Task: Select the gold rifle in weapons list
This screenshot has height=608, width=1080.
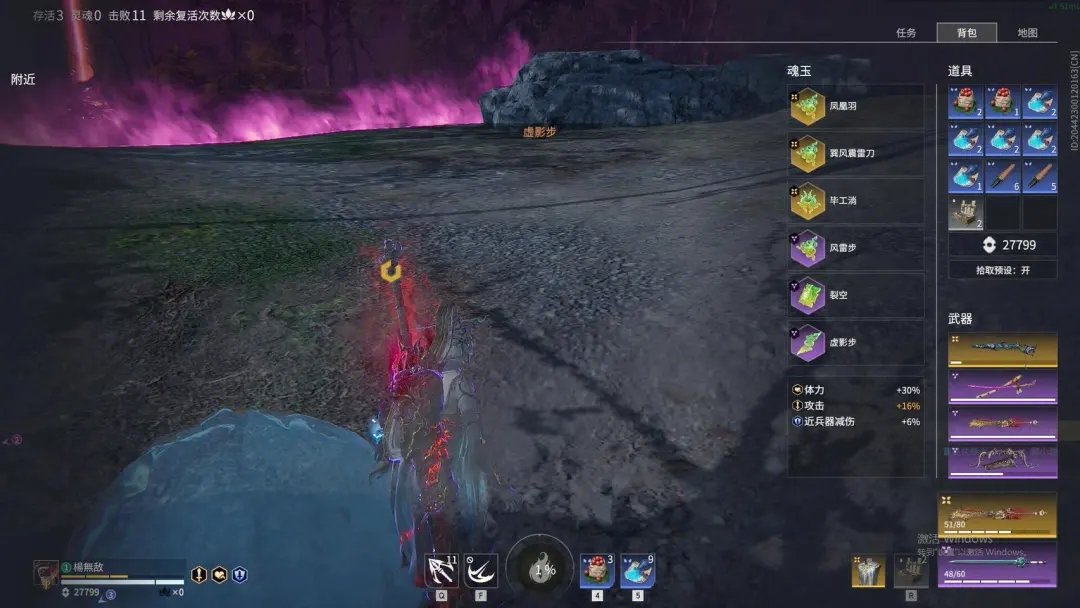Action: 1002,348
